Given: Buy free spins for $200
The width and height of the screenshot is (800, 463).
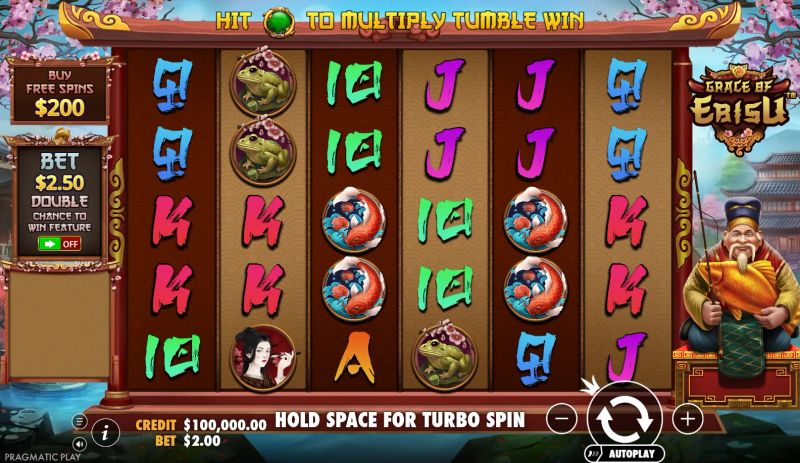Looking at the screenshot, I should point(59,95).
